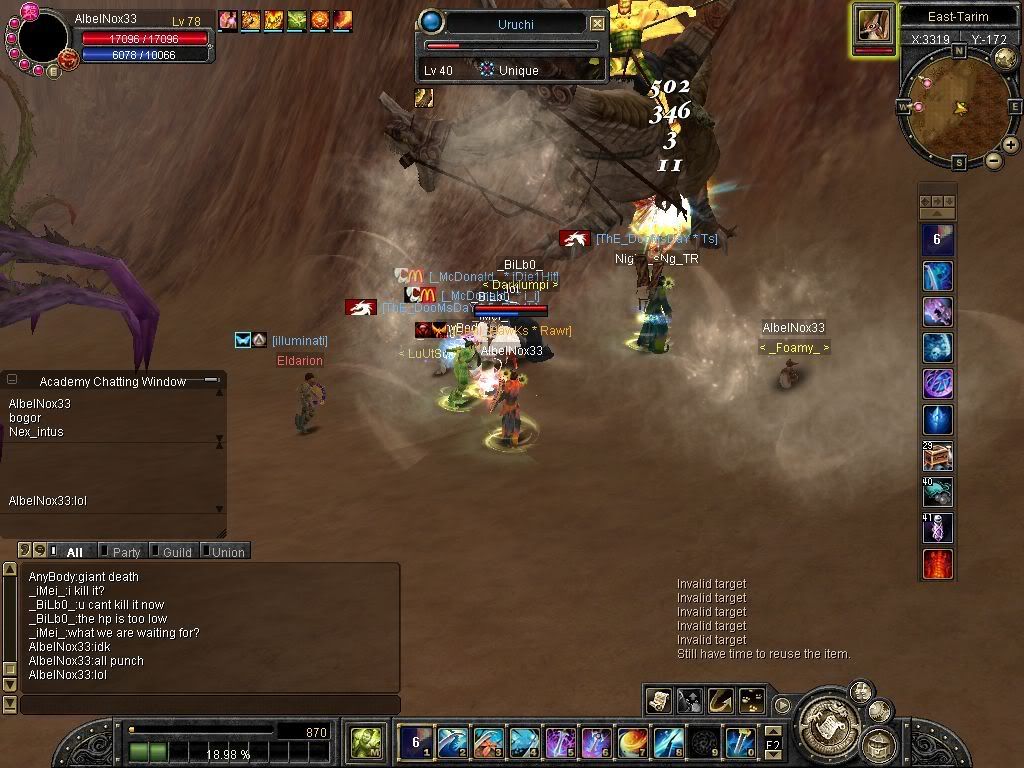1024x768 pixels.
Task: Zoom out the minimap with minus button
Action: click(x=994, y=160)
